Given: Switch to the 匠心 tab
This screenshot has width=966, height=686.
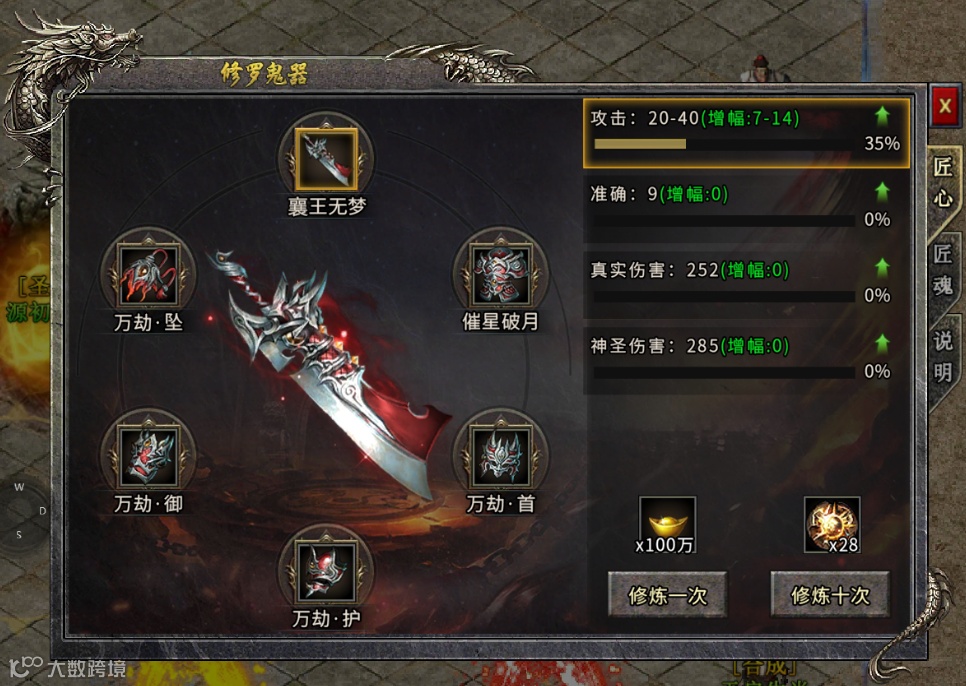Looking at the screenshot, I should click(x=942, y=182).
